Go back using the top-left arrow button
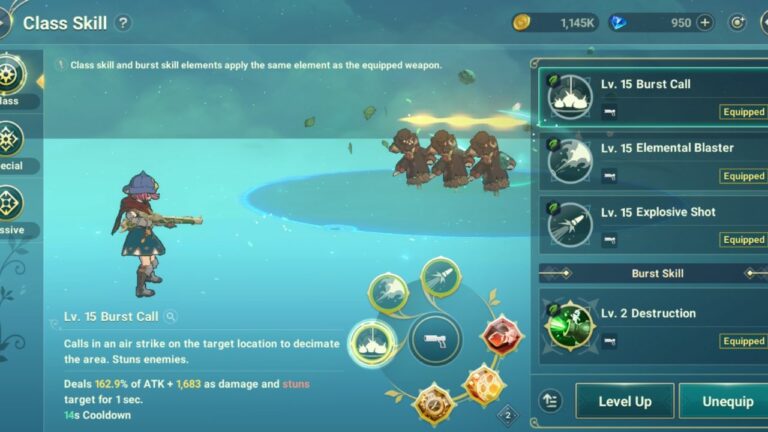 (x=5, y=22)
